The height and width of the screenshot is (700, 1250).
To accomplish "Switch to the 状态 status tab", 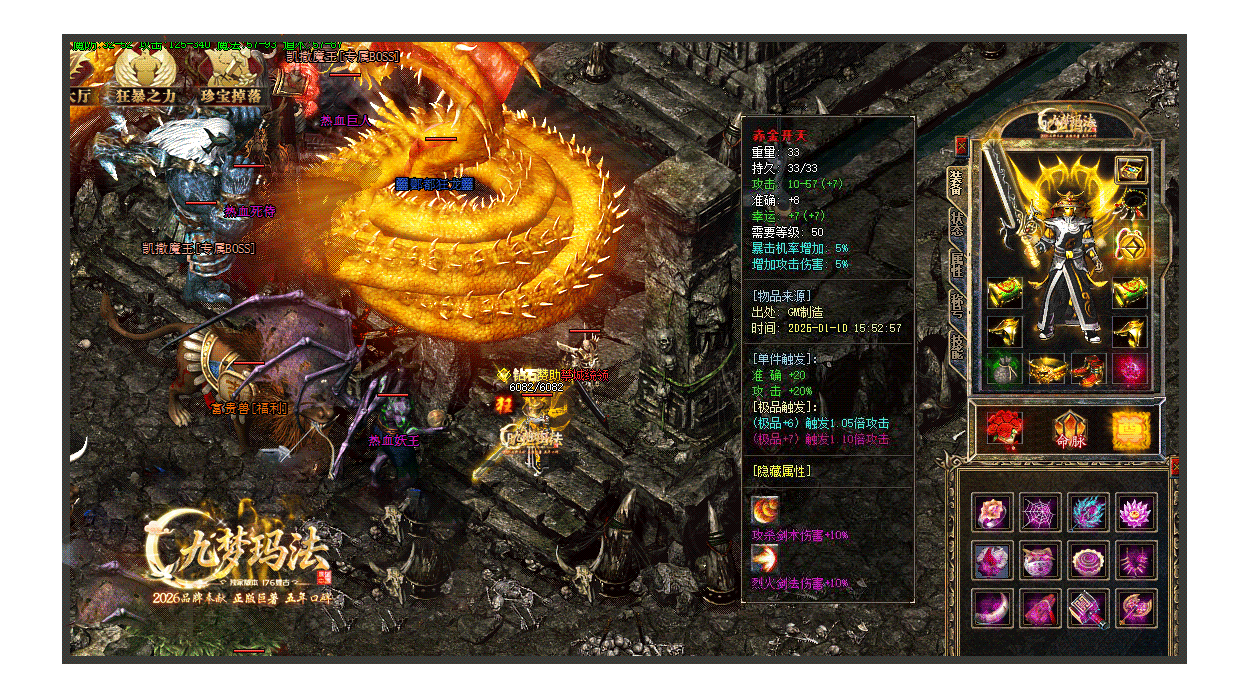I will [x=956, y=225].
